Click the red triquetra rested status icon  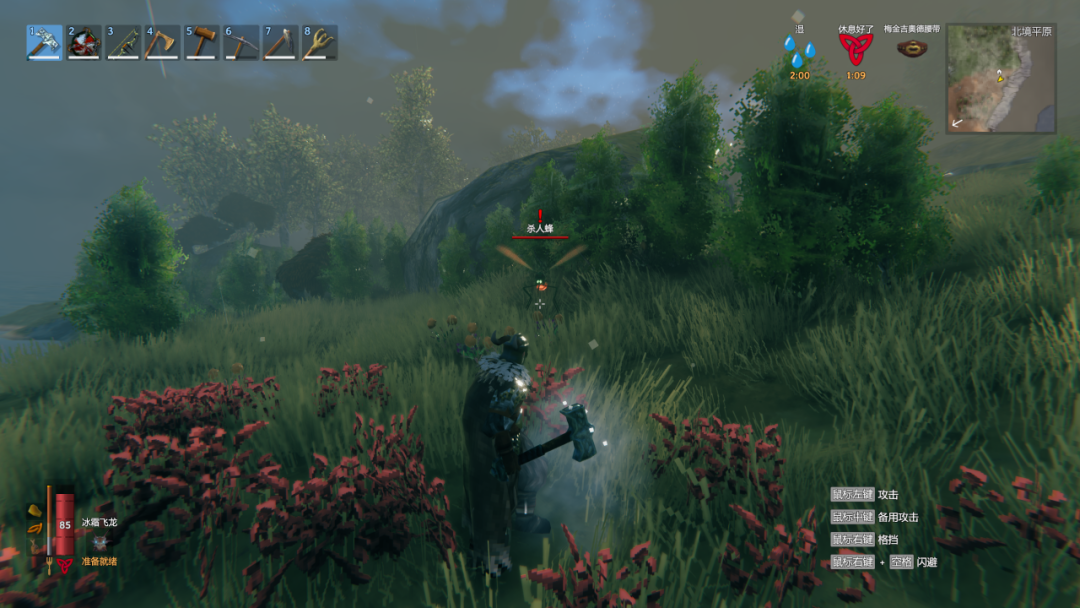855,48
